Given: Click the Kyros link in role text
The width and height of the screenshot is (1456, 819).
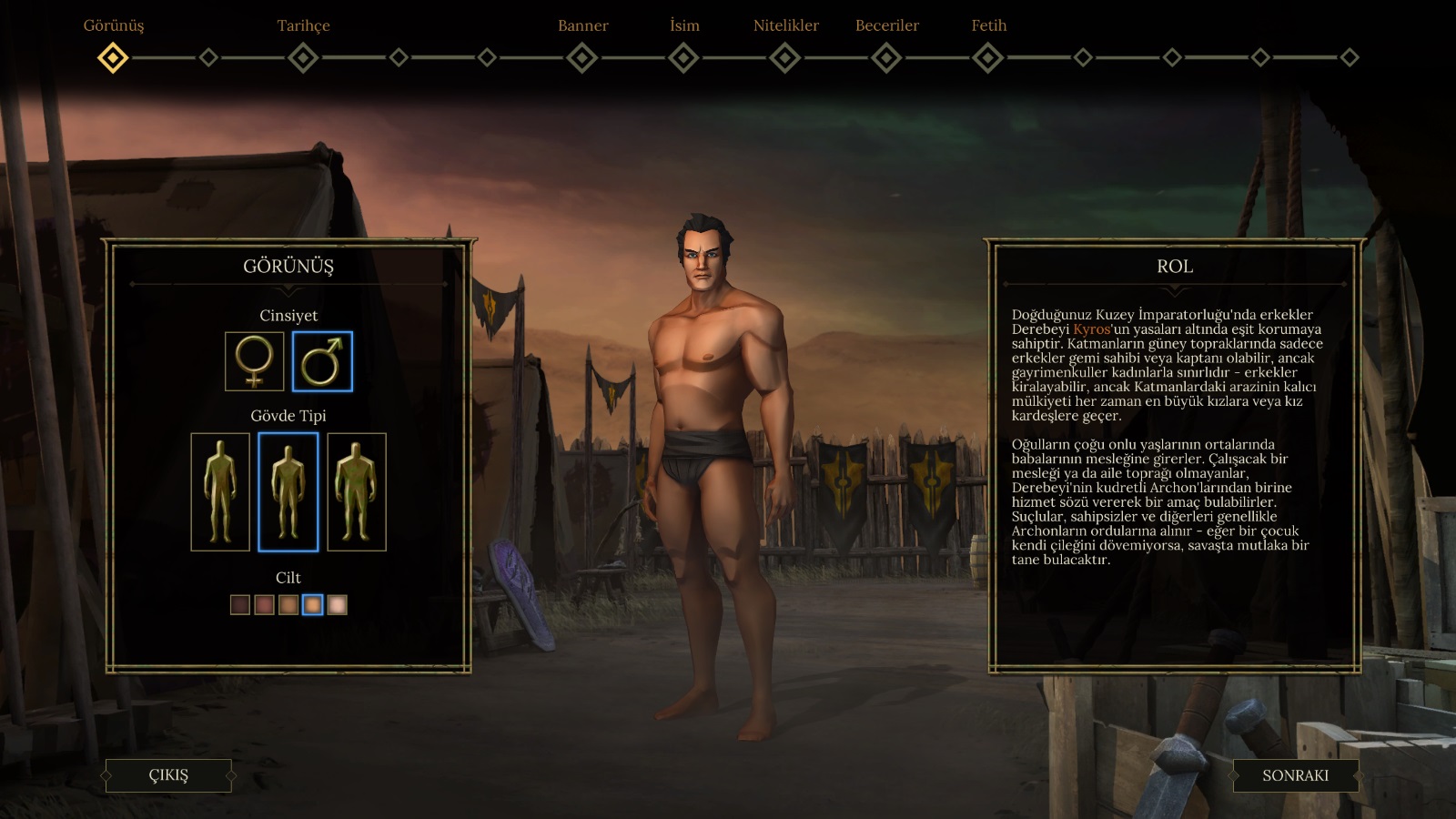Looking at the screenshot, I should [x=1091, y=329].
